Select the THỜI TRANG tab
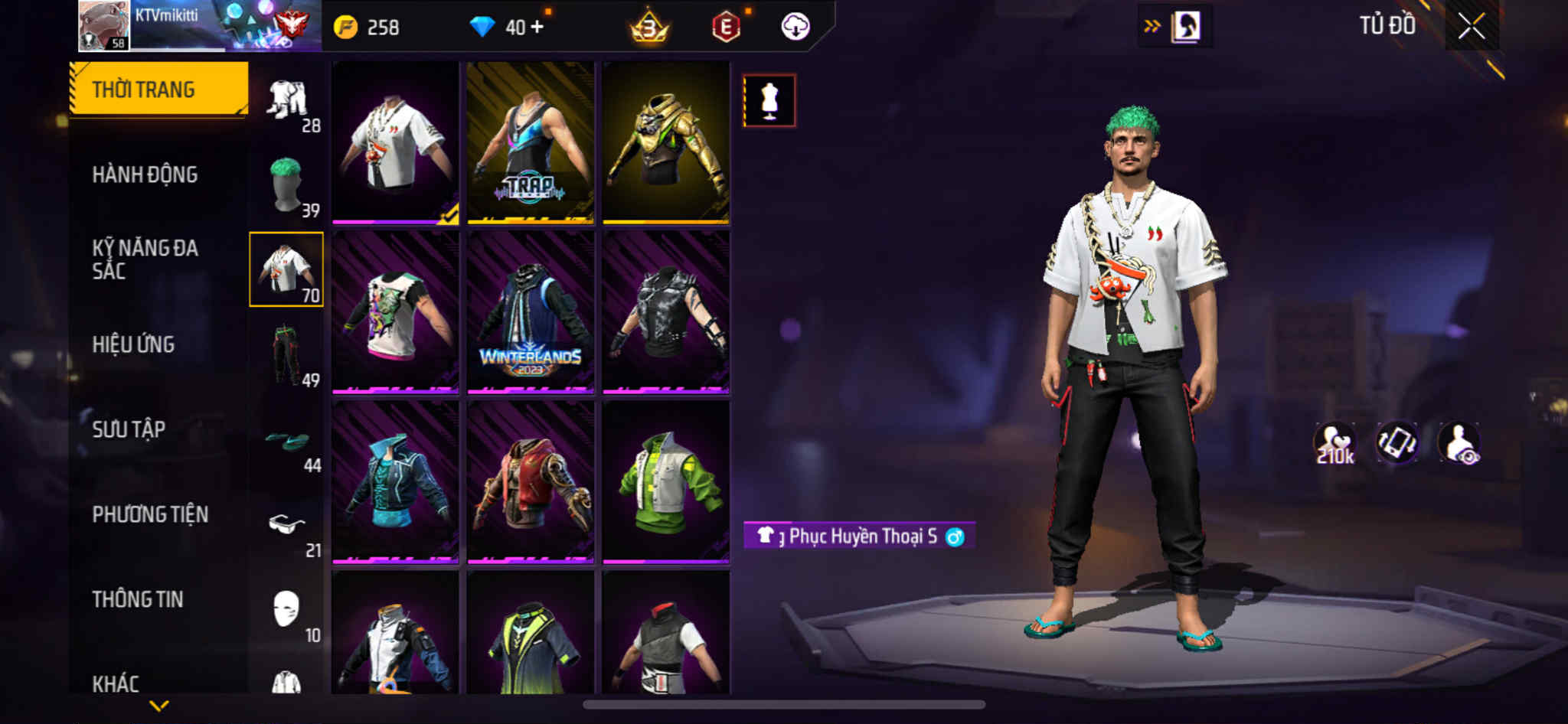Viewport: 1568px width, 724px height. (x=158, y=89)
